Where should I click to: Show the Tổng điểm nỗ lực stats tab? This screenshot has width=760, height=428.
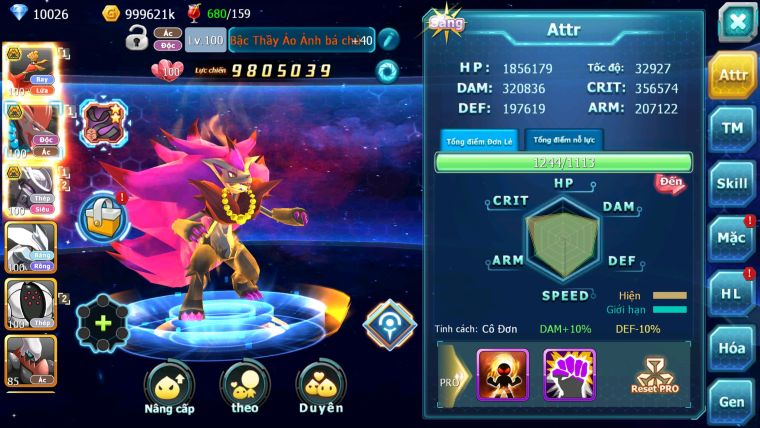(x=564, y=140)
